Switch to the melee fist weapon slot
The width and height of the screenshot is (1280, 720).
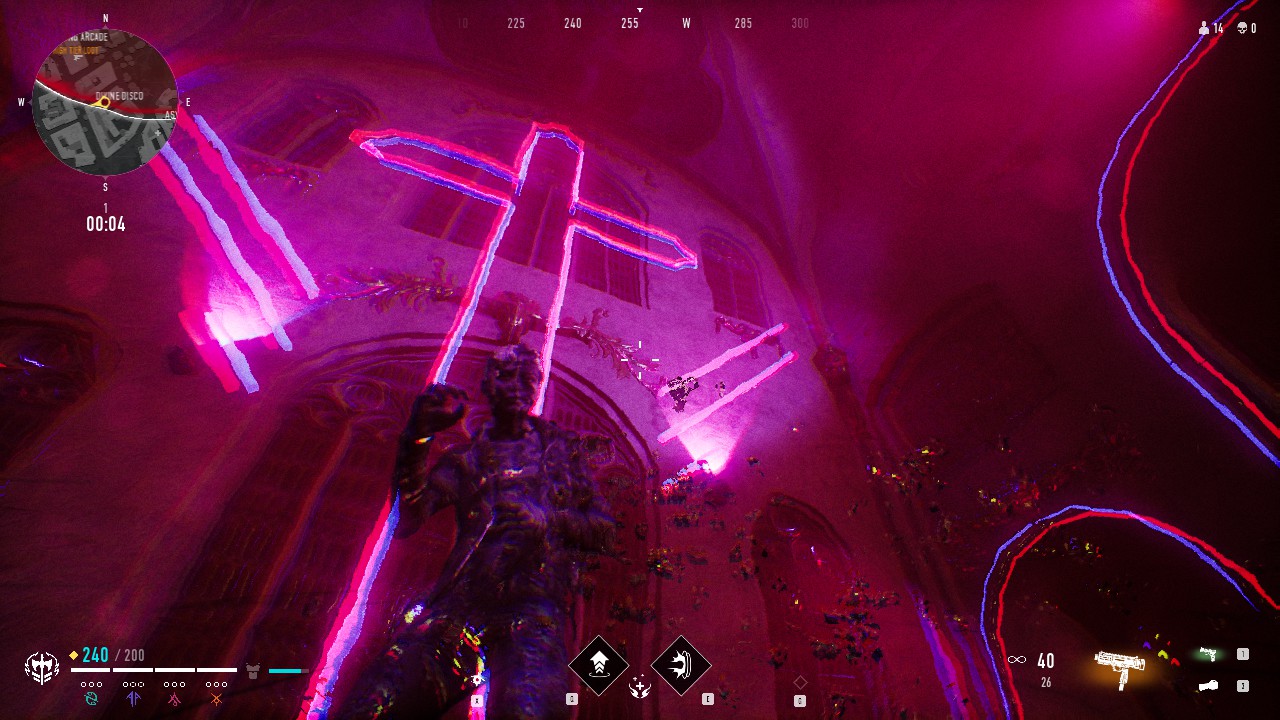[x=1208, y=686]
